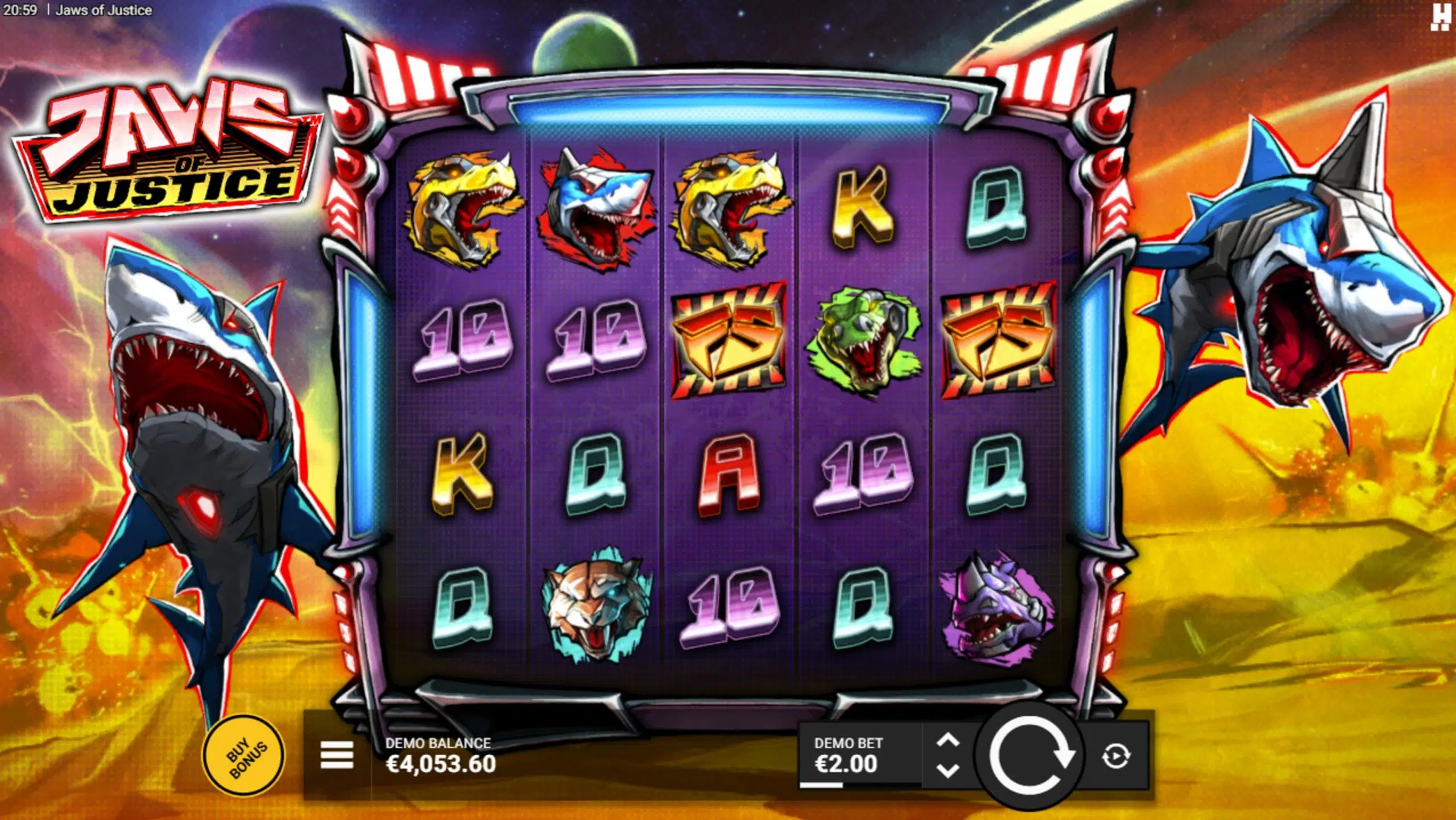Image resolution: width=1456 pixels, height=820 pixels.
Task: Click the 20:59 clock in the top-left
Action: [21, 9]
